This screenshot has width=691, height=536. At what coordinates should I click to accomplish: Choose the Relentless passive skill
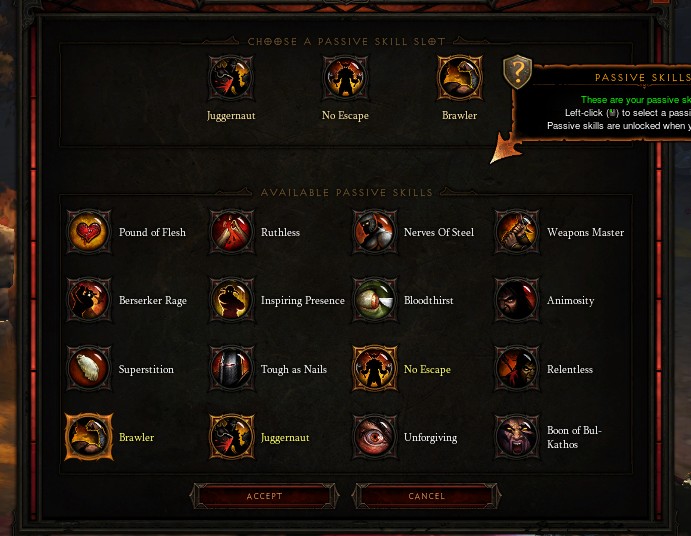click(x=518, y=369)
